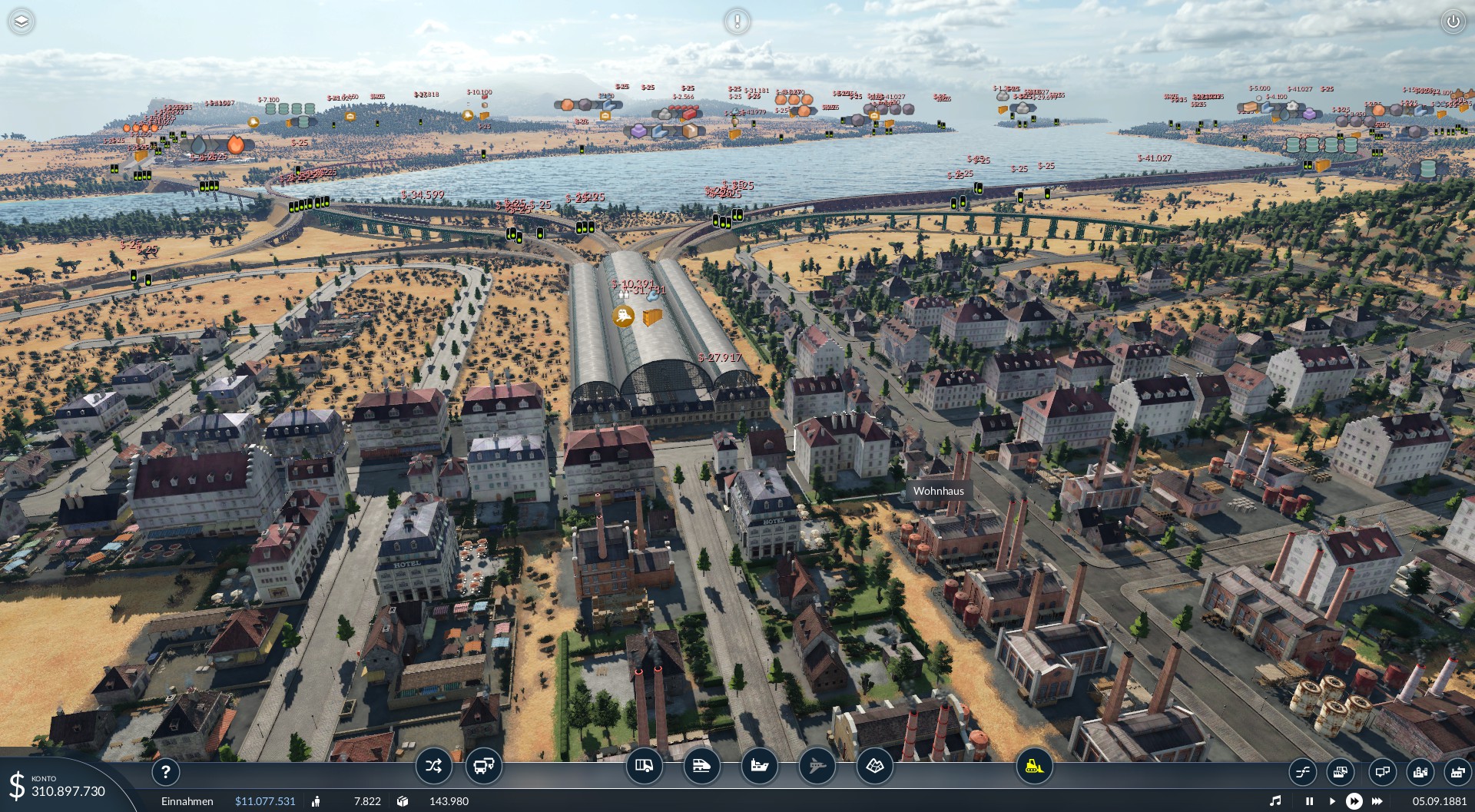Image resolution: width=1475 pixels, height=812 pixels.
Task: Set game speed to triple fast-forward
Action: tap(1377, 801)
